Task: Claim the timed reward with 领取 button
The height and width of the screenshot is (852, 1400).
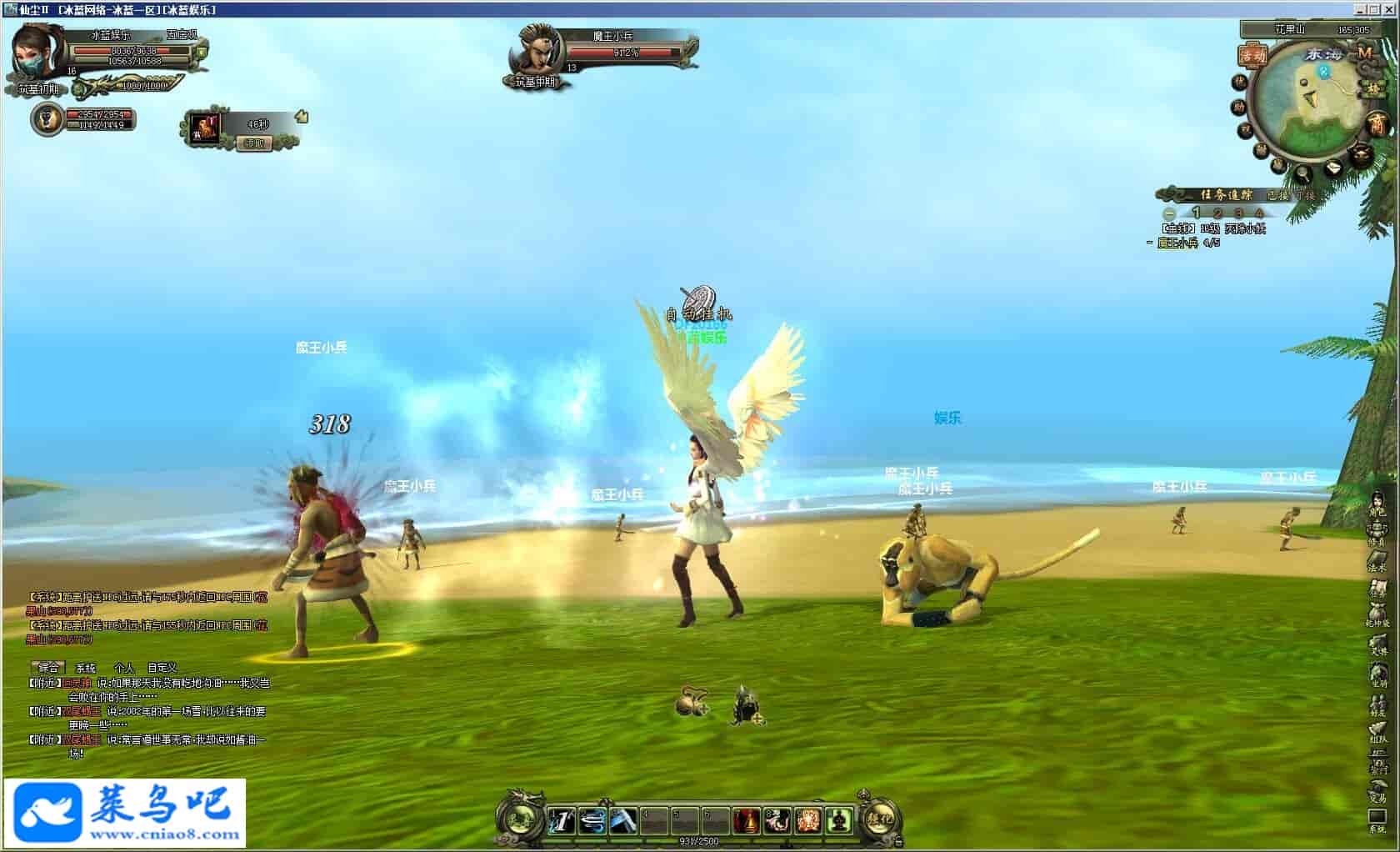Action: 255,143
